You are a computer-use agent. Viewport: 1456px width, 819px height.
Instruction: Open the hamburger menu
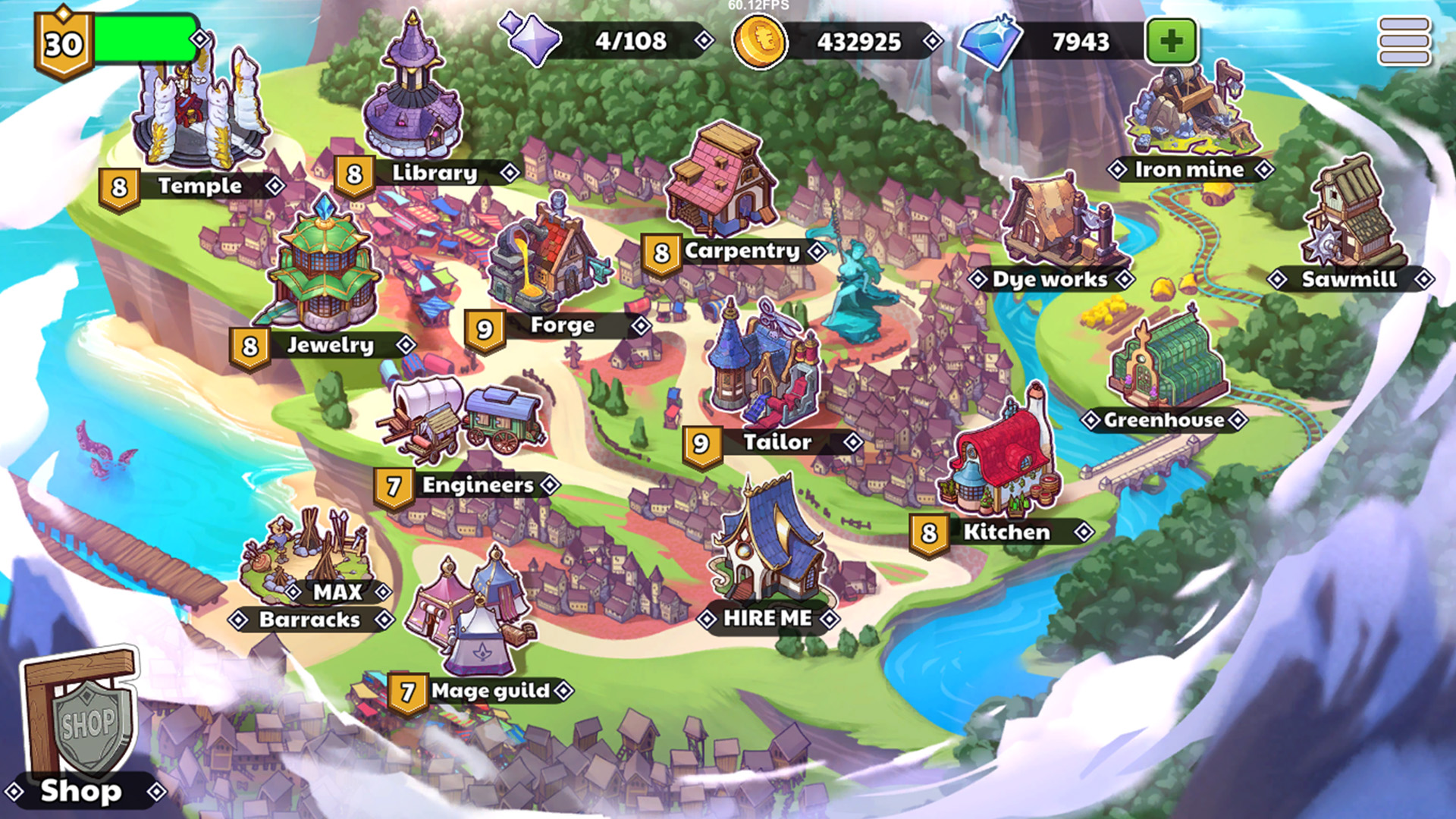[1404, 41]
